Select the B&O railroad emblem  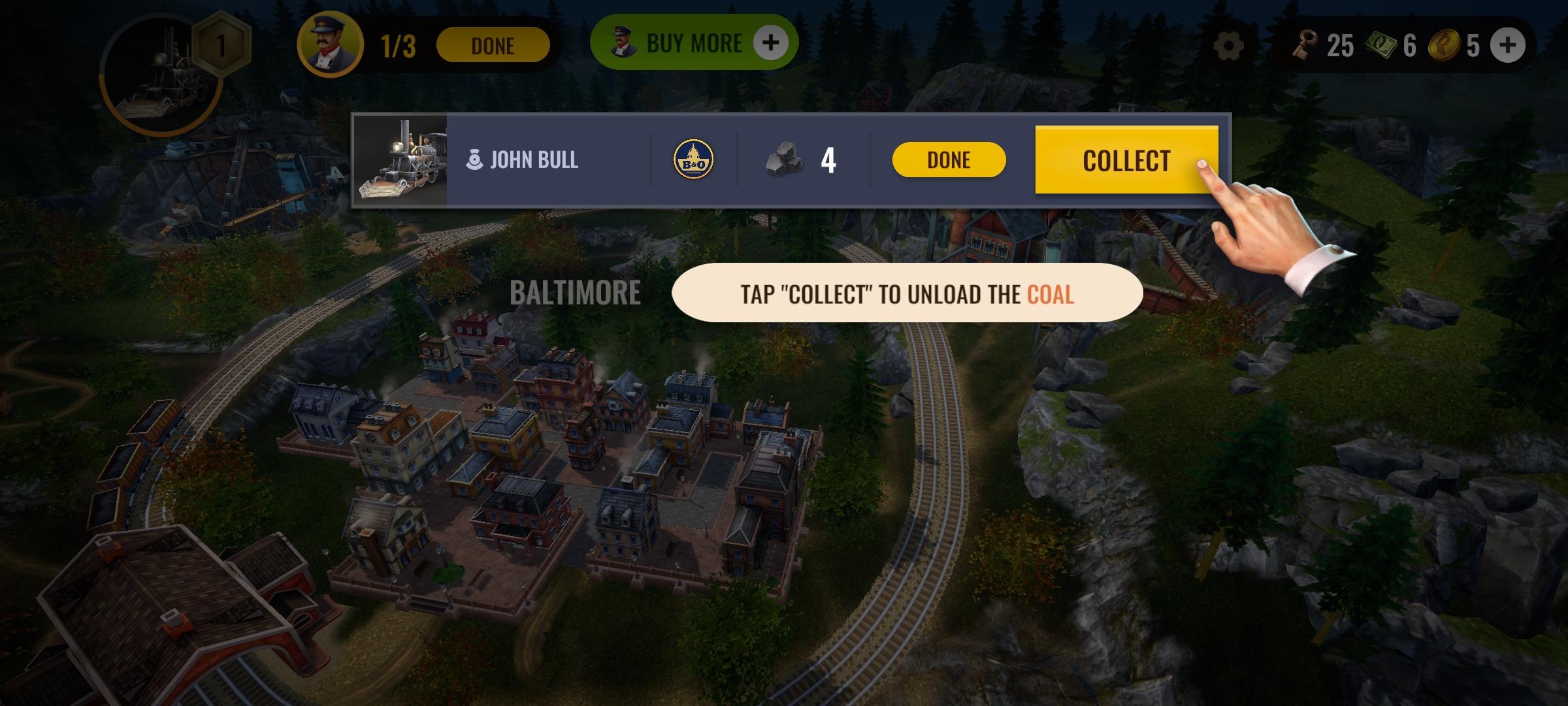click(x=694, y=159)
